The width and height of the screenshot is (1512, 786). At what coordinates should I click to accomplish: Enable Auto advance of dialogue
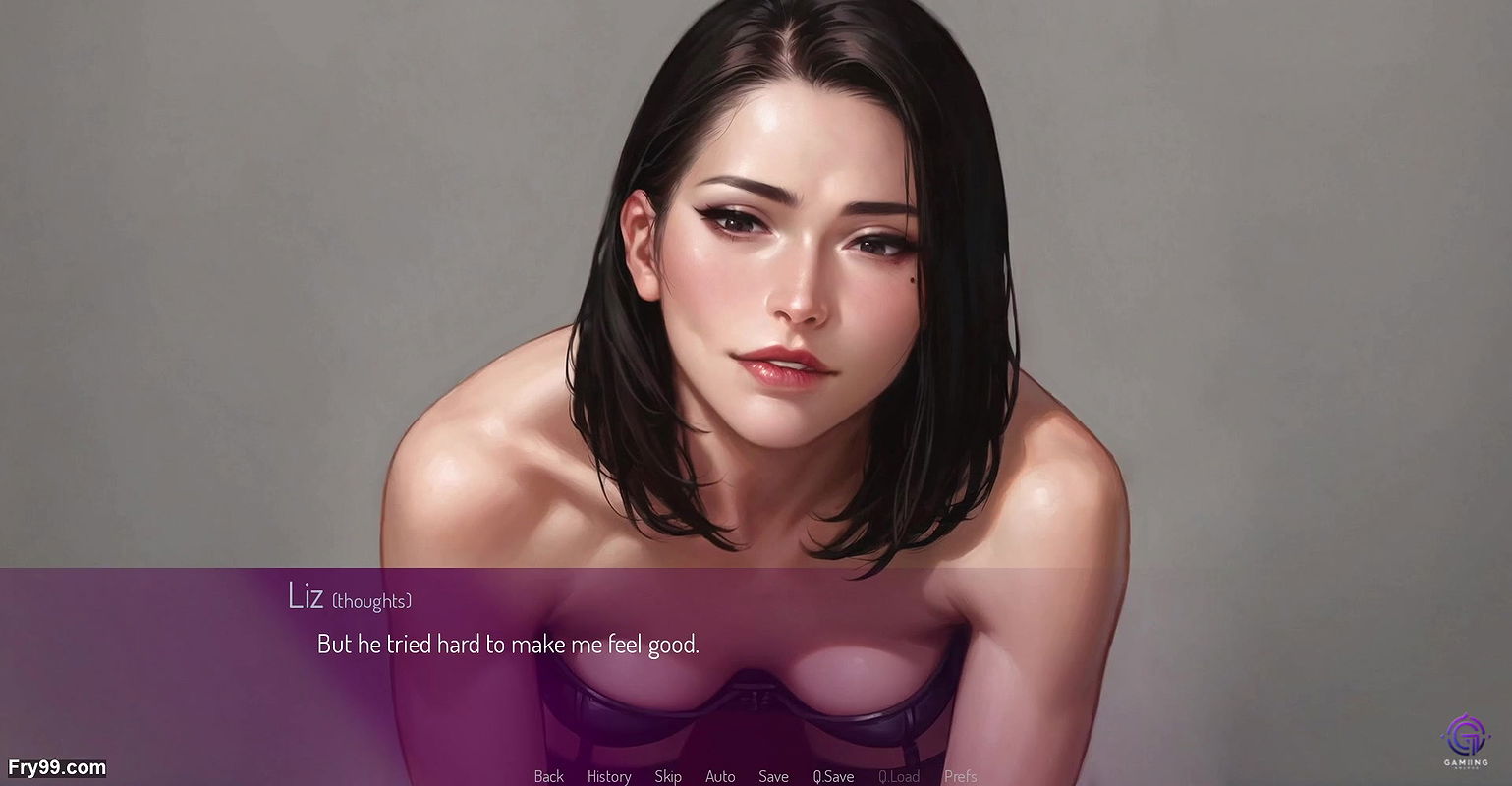click(x=720, y=776)
